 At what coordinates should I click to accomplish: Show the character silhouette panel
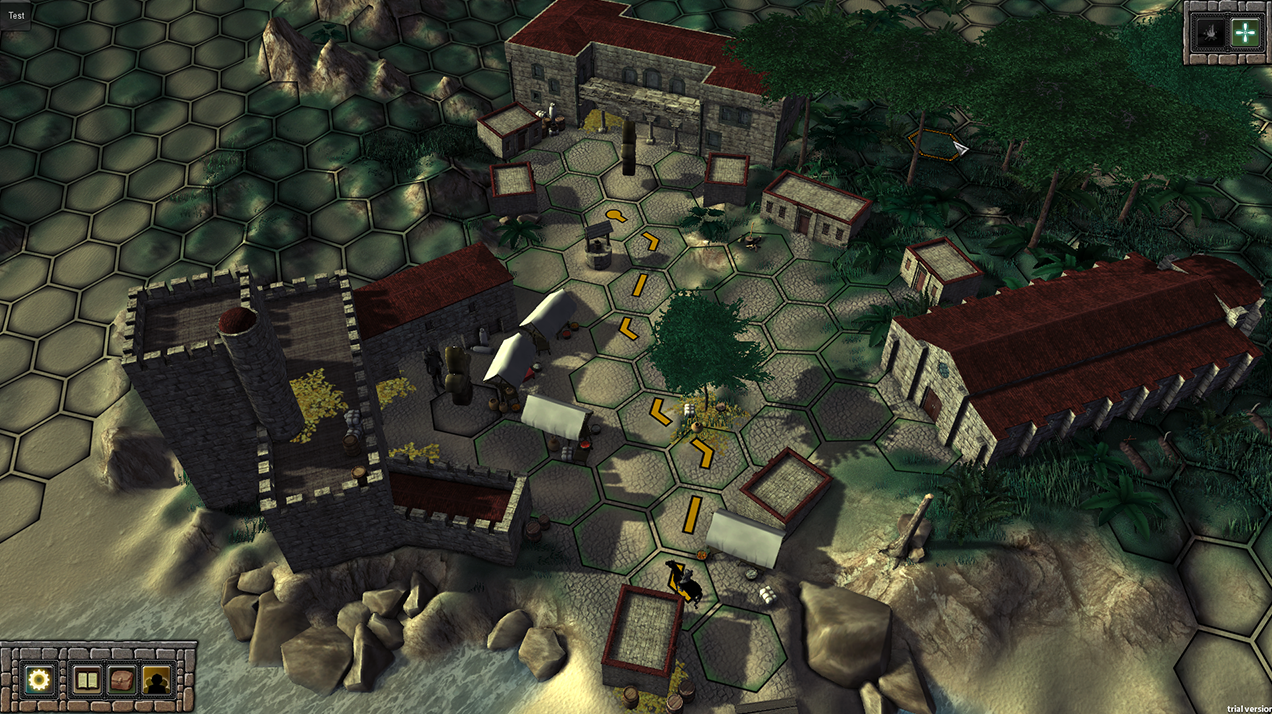pos(155,680)
